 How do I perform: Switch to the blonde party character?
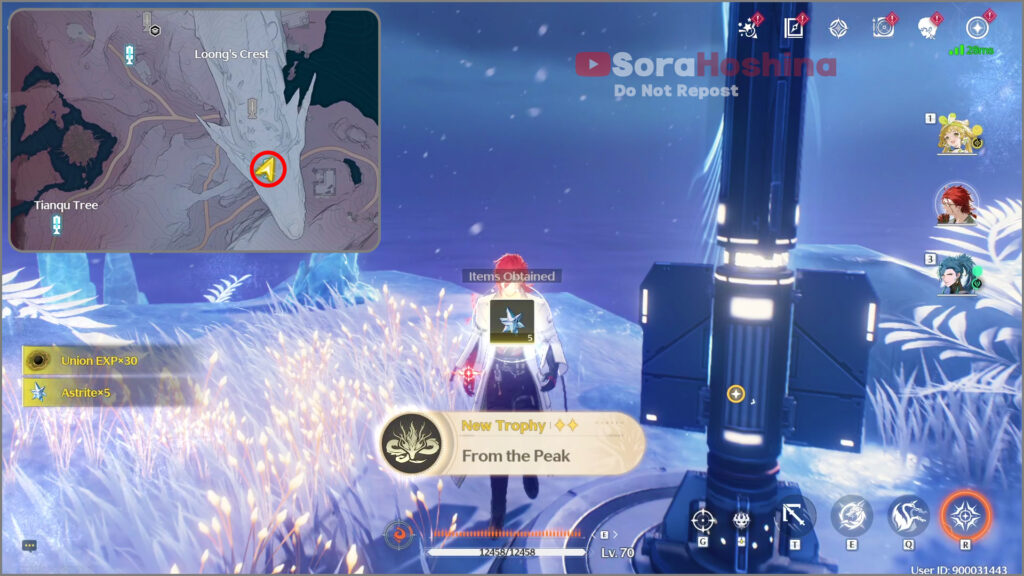(957, 136)
